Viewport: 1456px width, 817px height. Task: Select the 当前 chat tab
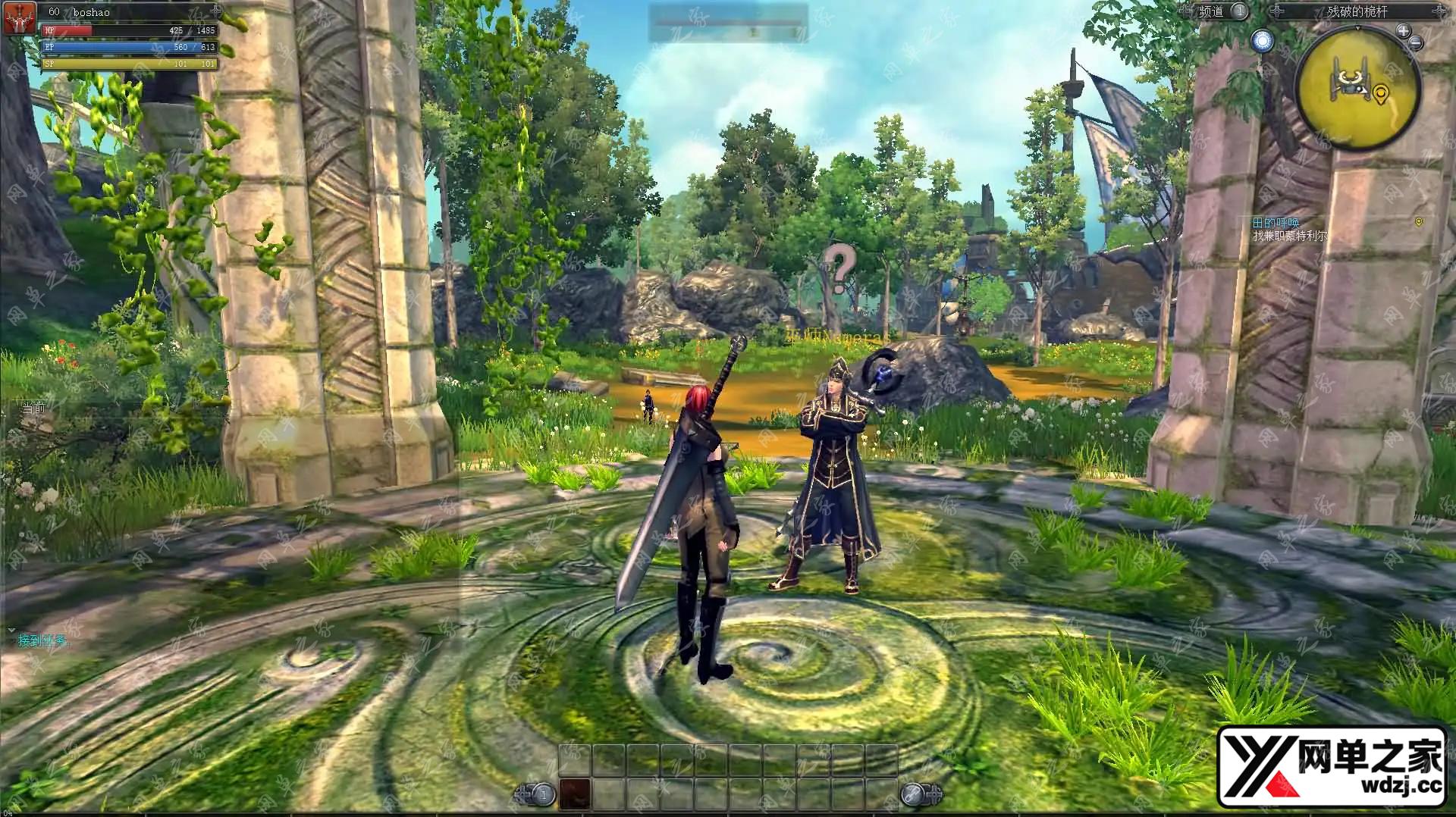[34, 409]
